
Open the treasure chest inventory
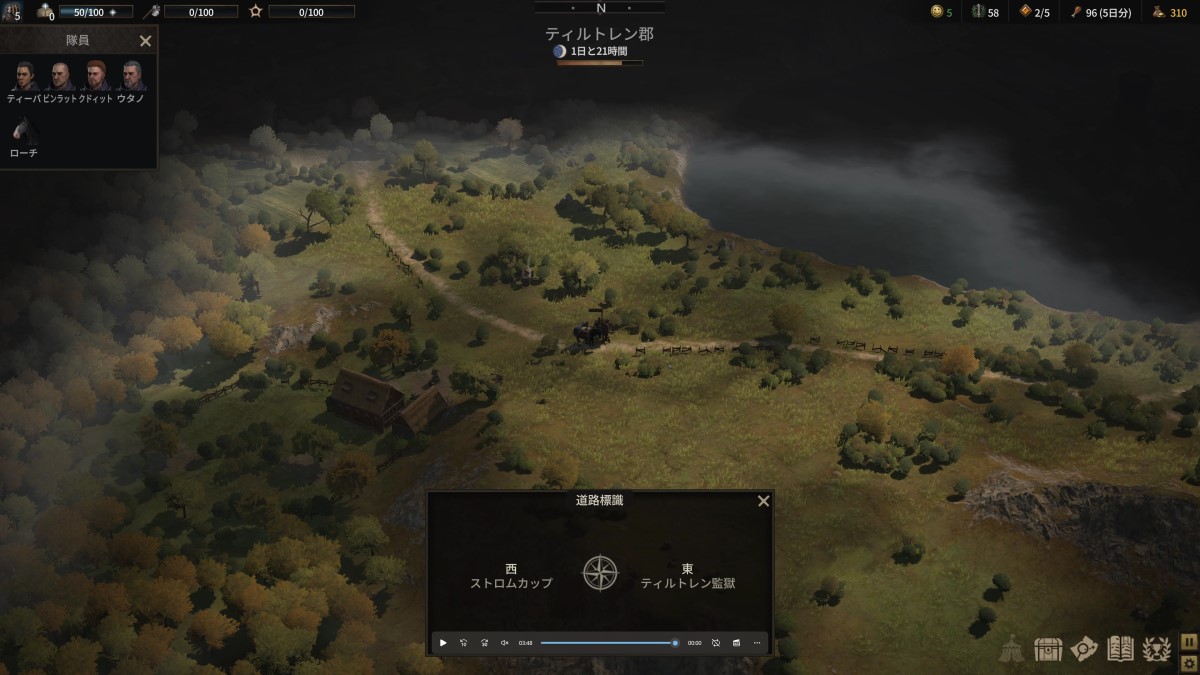1047,649
